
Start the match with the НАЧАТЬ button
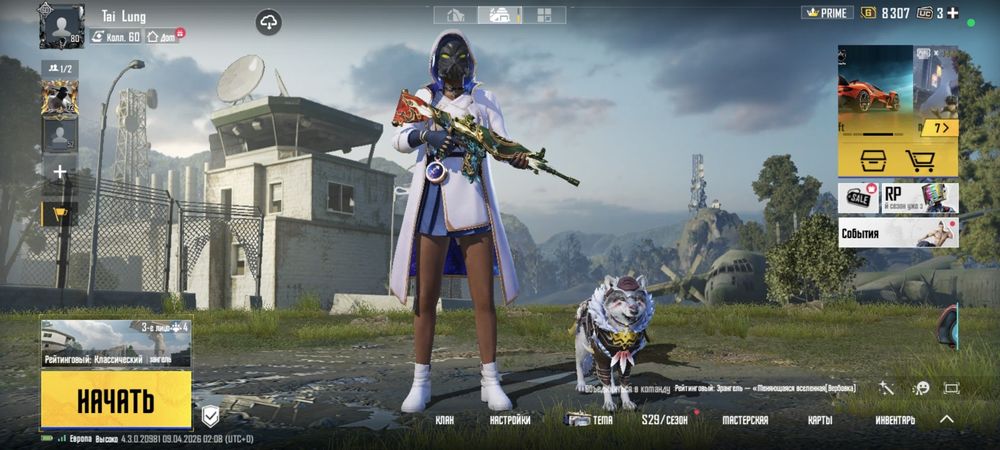click(x=116, y=400)
